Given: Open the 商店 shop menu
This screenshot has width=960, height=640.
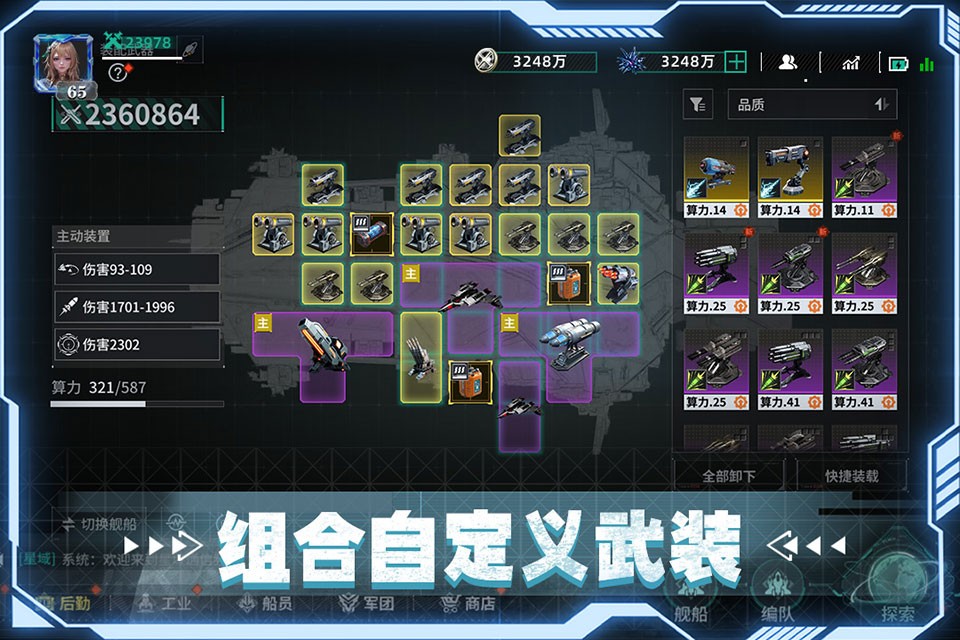Looking at the screenshot, I should coord(468,603).
